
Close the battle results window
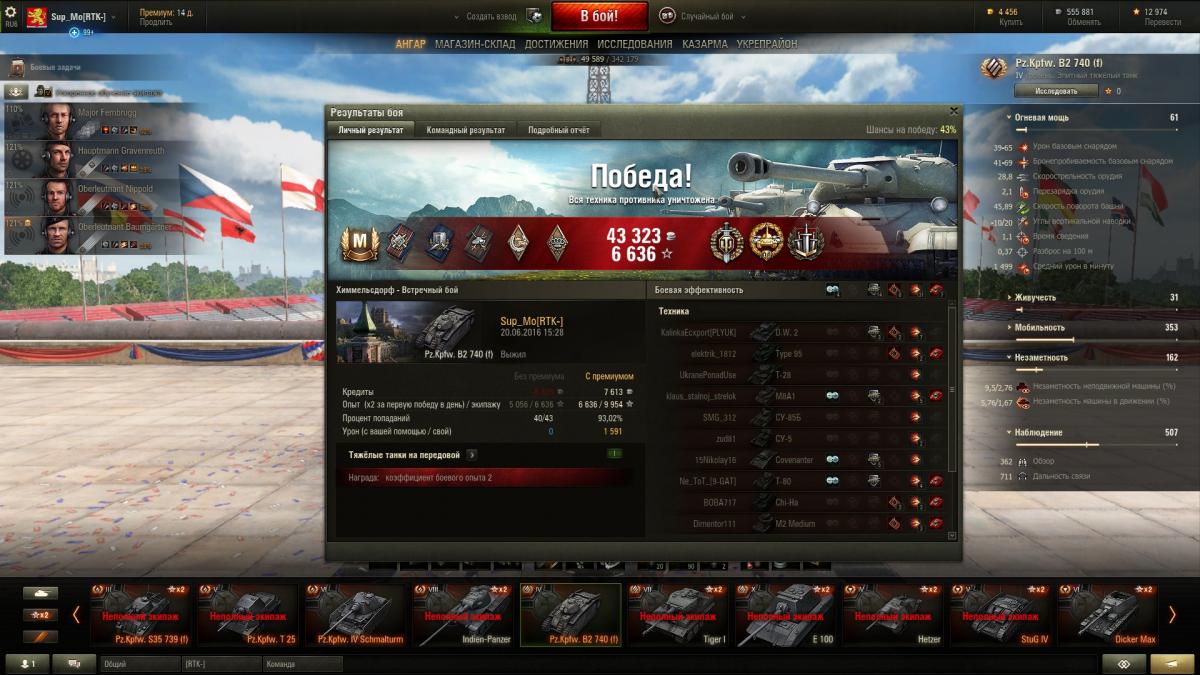coord(953,111)
